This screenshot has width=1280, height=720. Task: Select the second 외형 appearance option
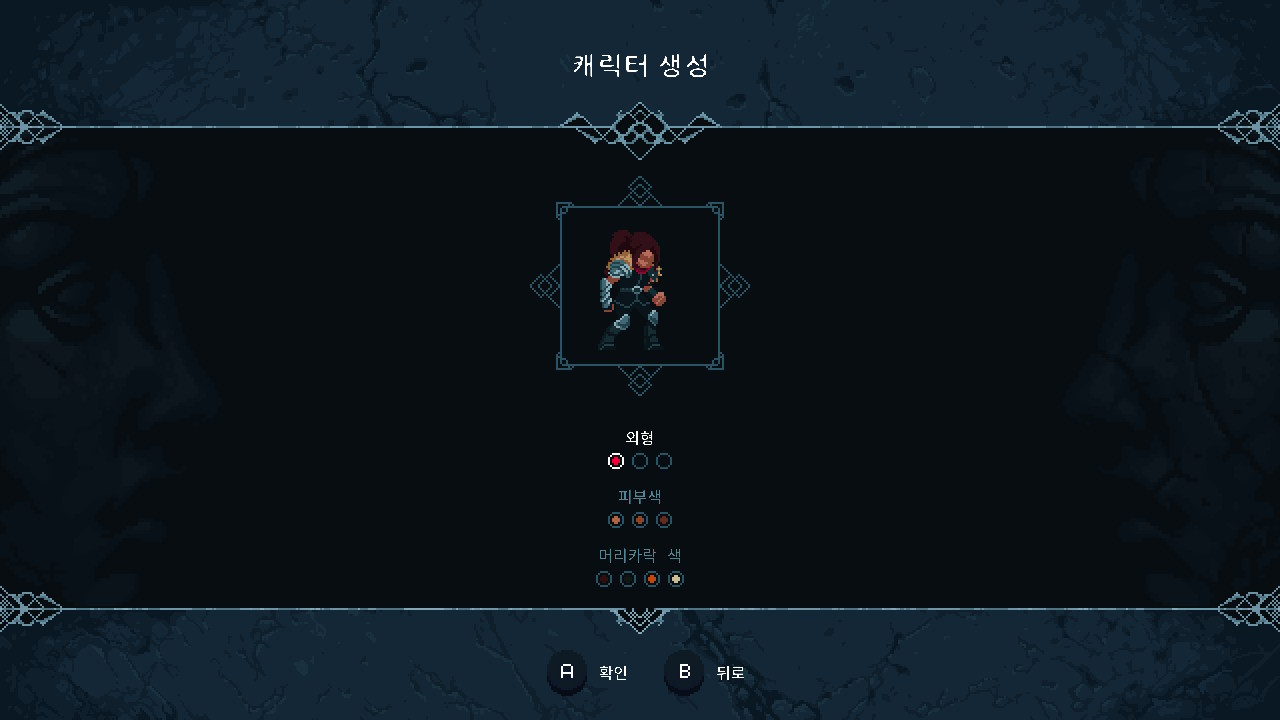click(x=640, y=461)
